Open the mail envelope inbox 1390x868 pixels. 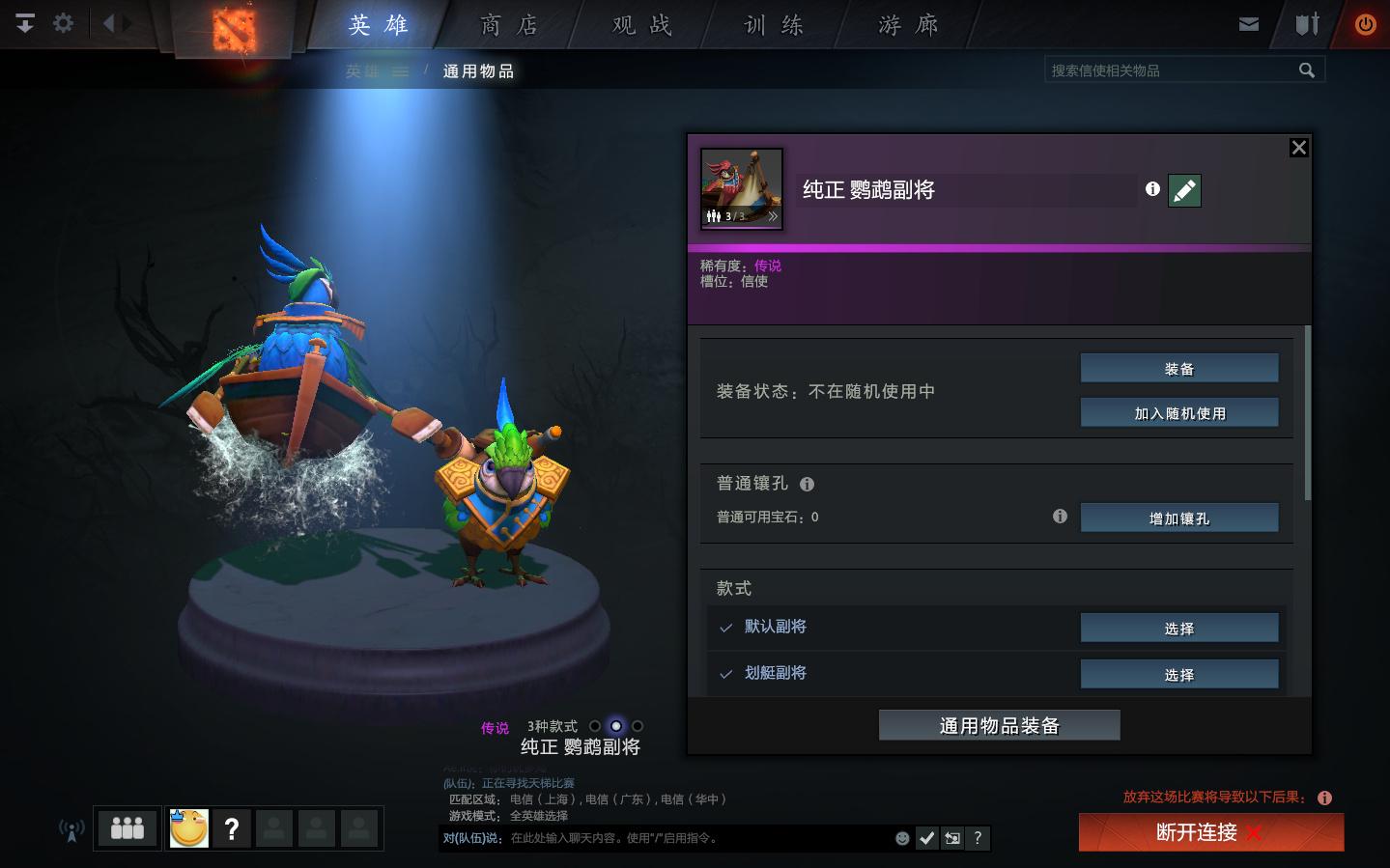coord(1249,24)
